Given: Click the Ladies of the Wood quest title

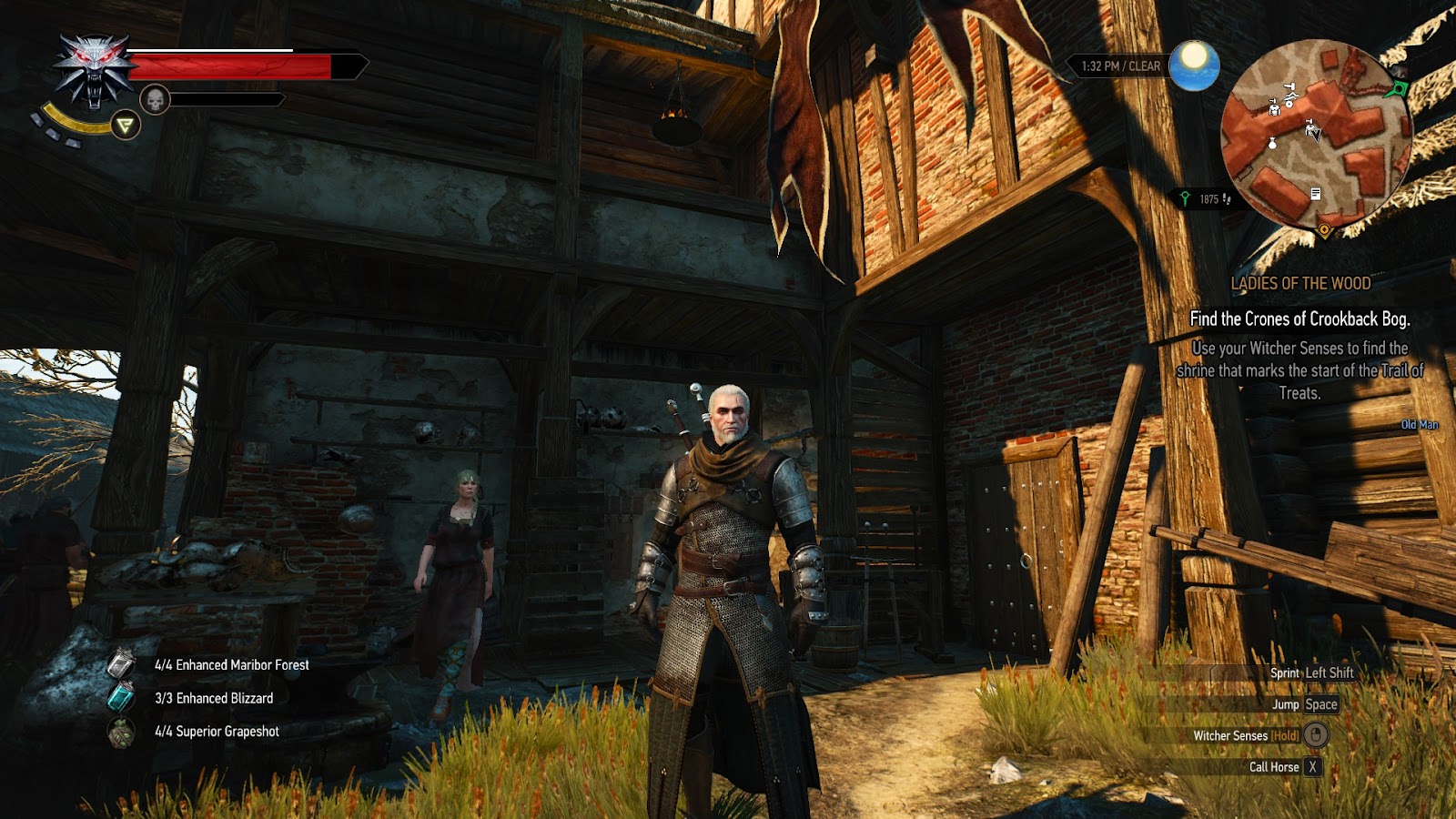Looking at the screenshot, I should [x=1300, y=283].
